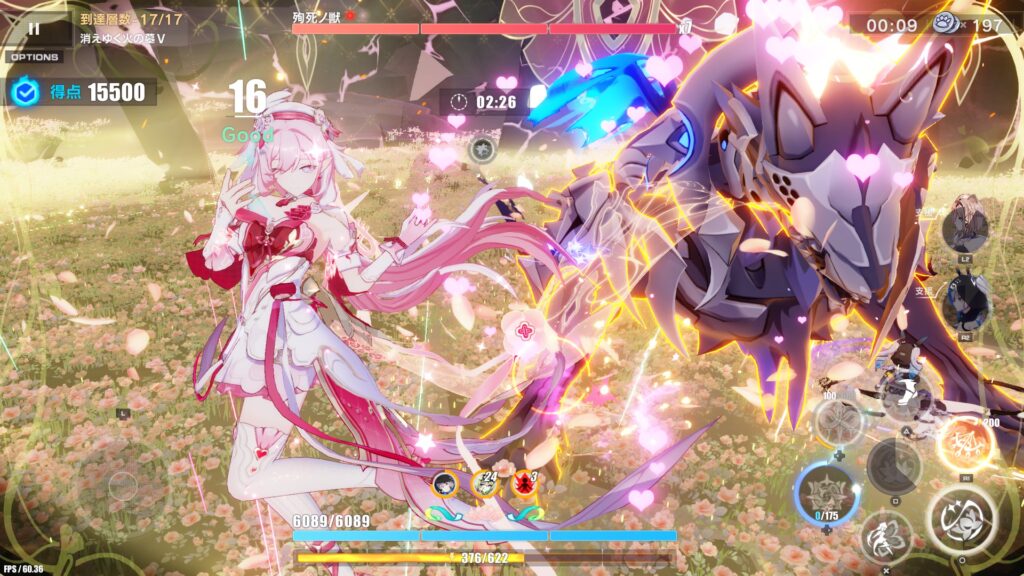The image size is (1024, 576).
Task: Use the weapon skill button marked 100
Action: click(838, 420)
